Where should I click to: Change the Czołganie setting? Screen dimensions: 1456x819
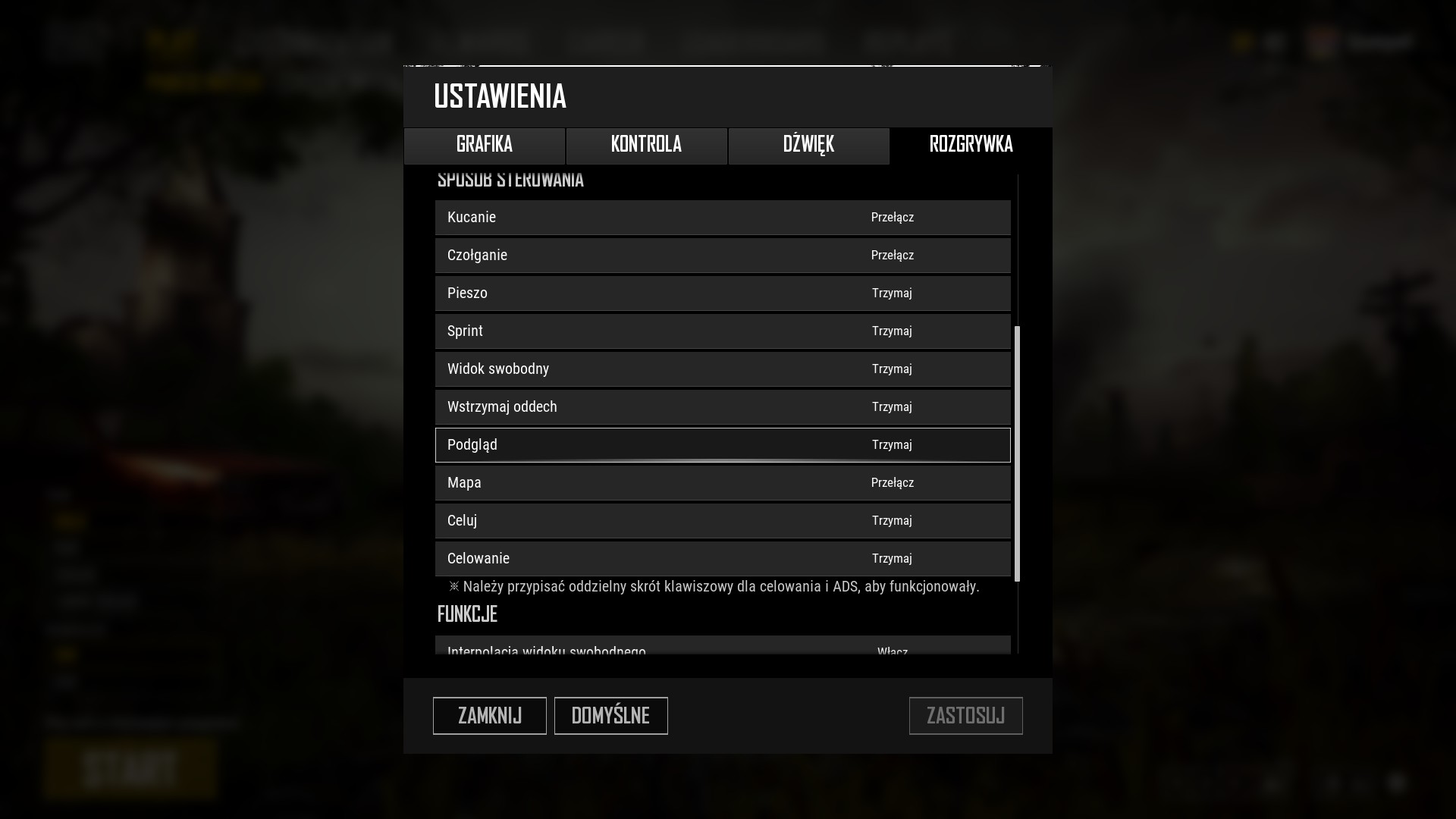click(892, 256)
